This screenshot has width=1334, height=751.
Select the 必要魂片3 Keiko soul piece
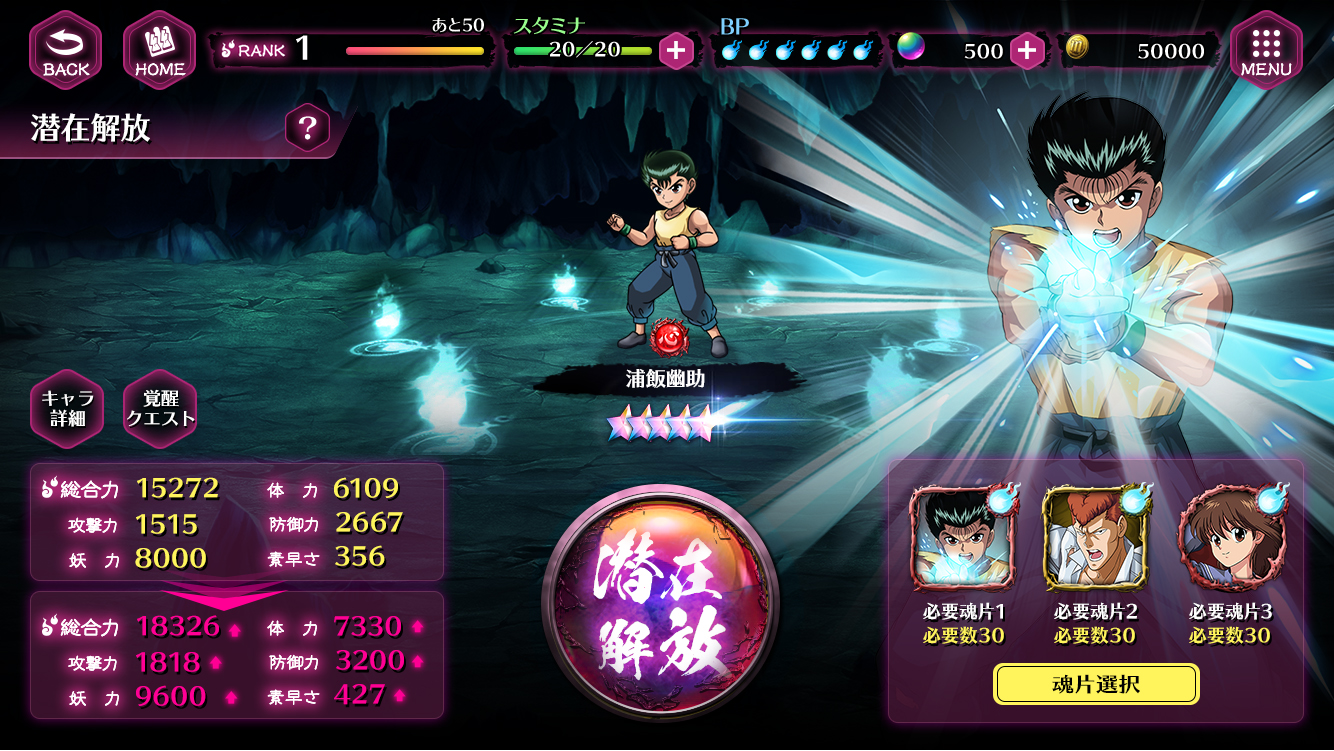[1229, 537]
